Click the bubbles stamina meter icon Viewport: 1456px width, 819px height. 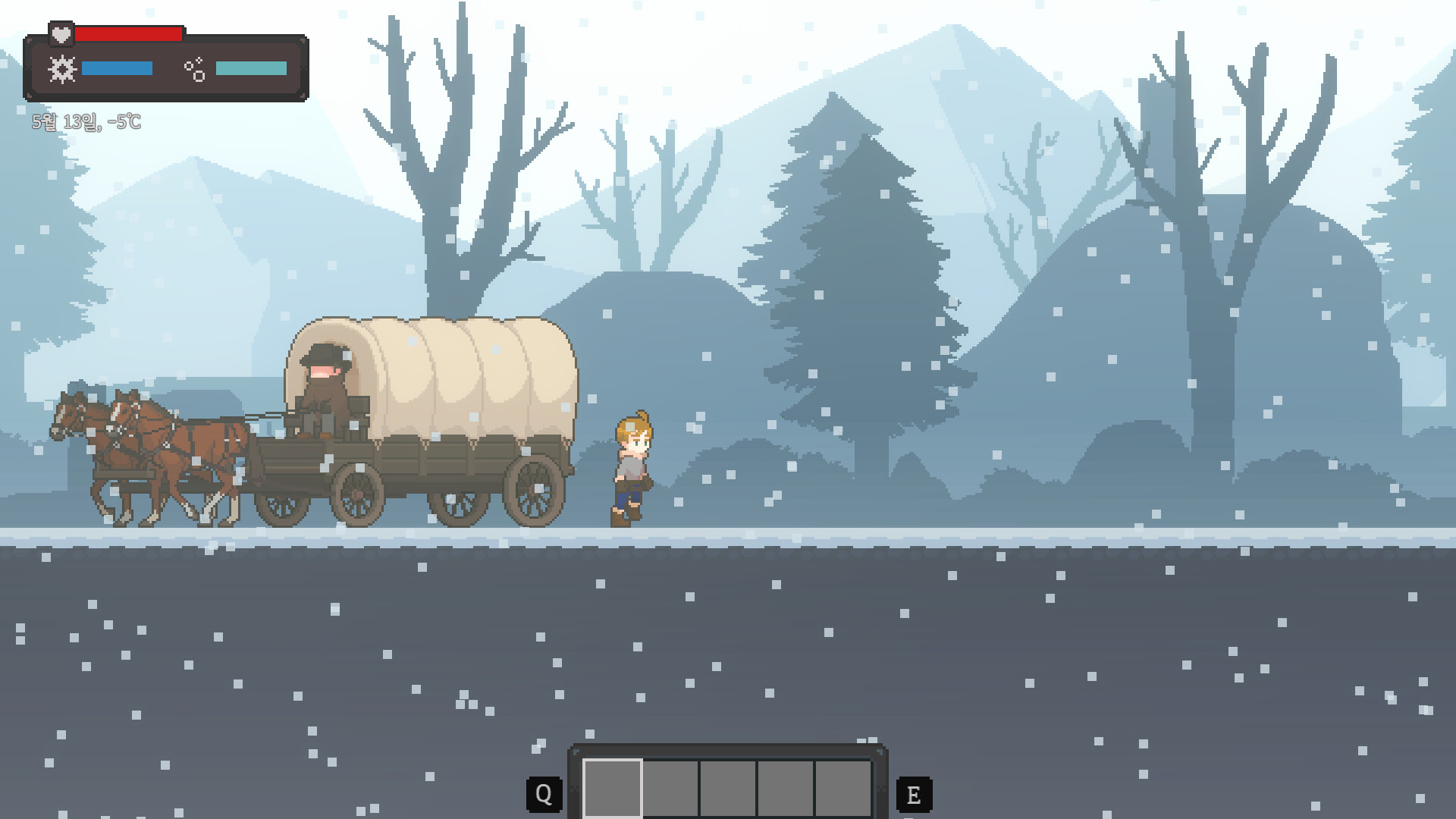tap(196, 69)
